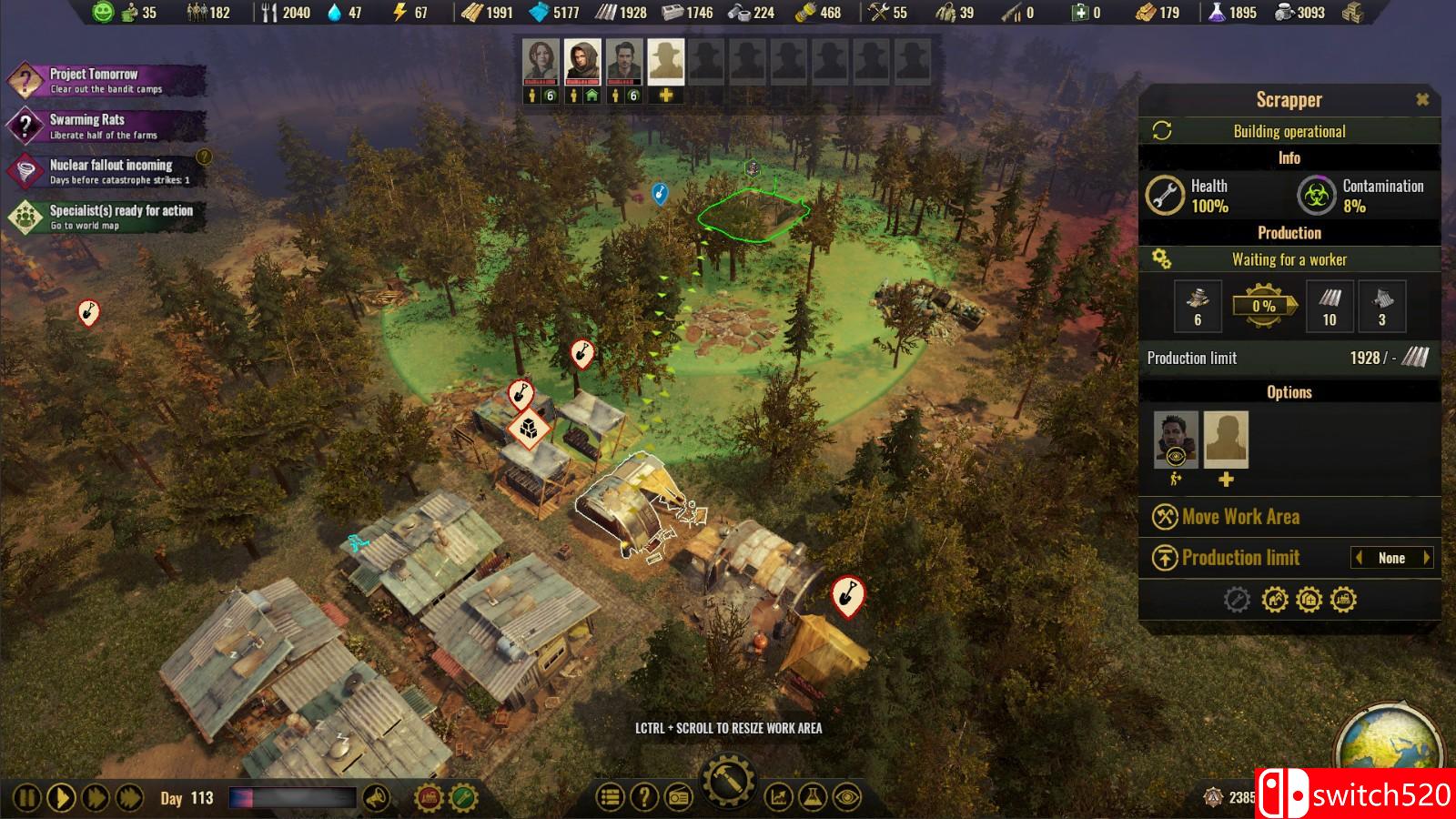Open the help question mark button
Screen dimensions: 1456x819
coord(644,798)
